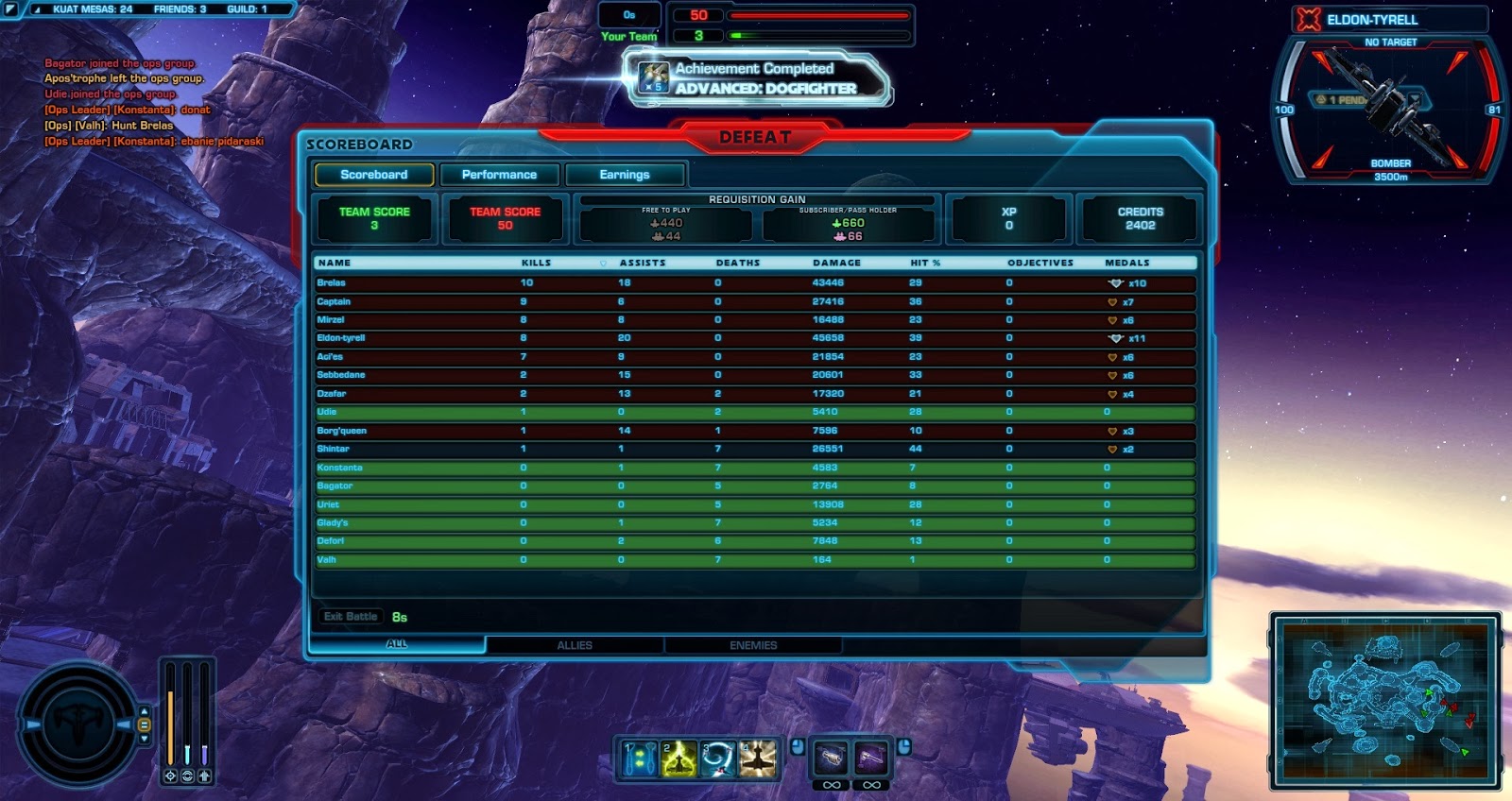This screenshot has width=1512, height=801.
Task: Use the blue barrel roll maneuver ability
Action: [718, 758]
